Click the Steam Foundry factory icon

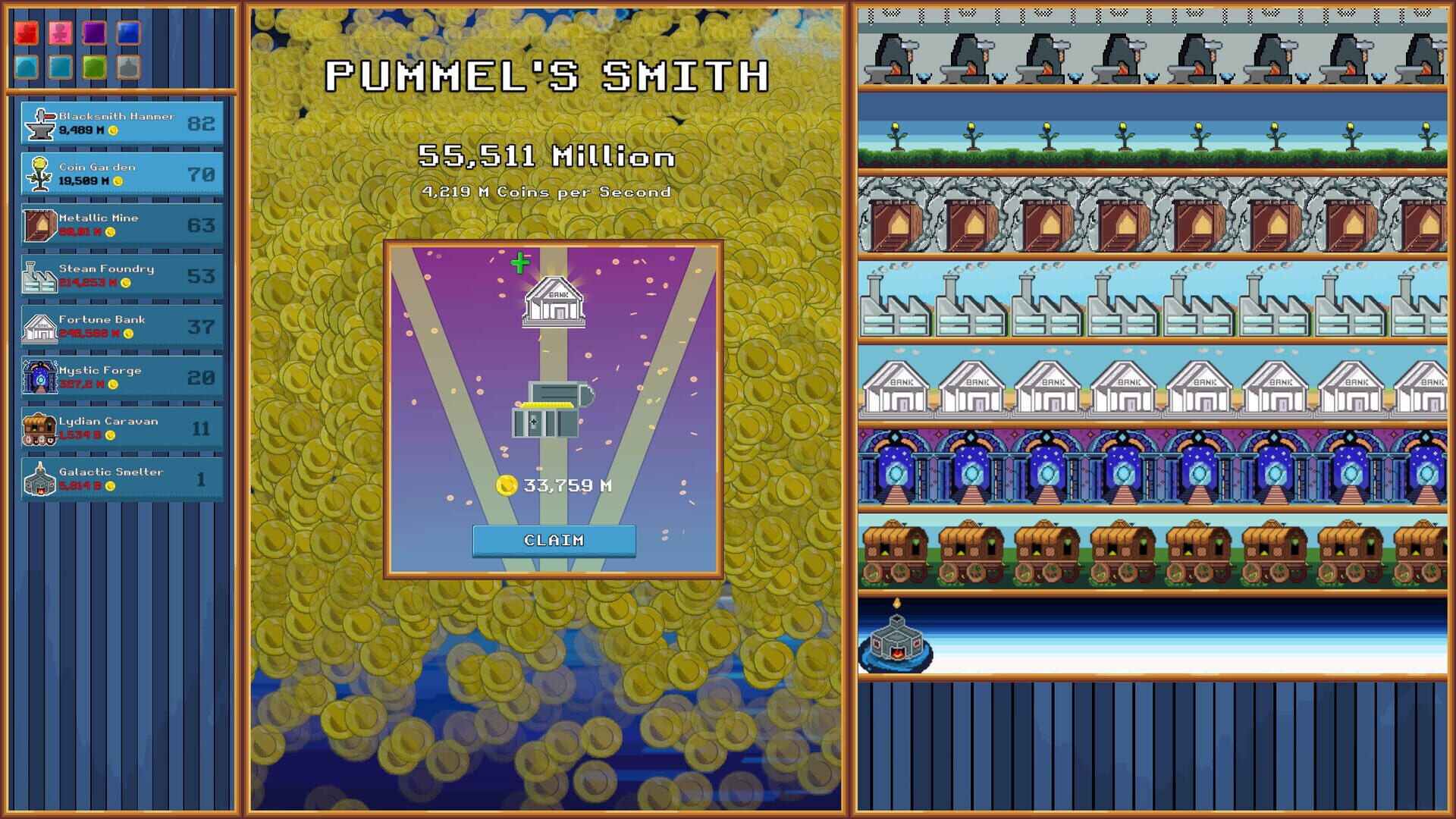(x=38, y=275)
